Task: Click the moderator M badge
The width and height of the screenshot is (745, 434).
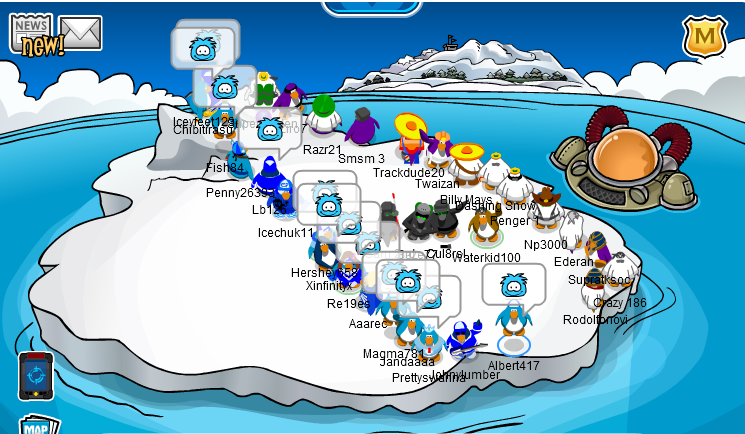Action: point(704,37)
